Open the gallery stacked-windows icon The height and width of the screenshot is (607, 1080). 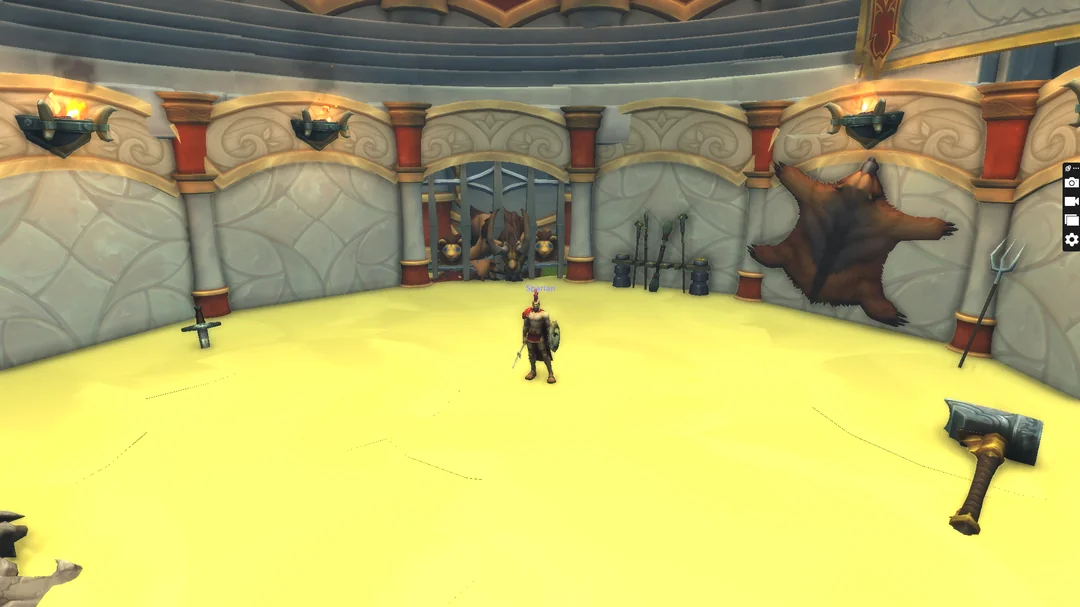[x=1071, y=221]
